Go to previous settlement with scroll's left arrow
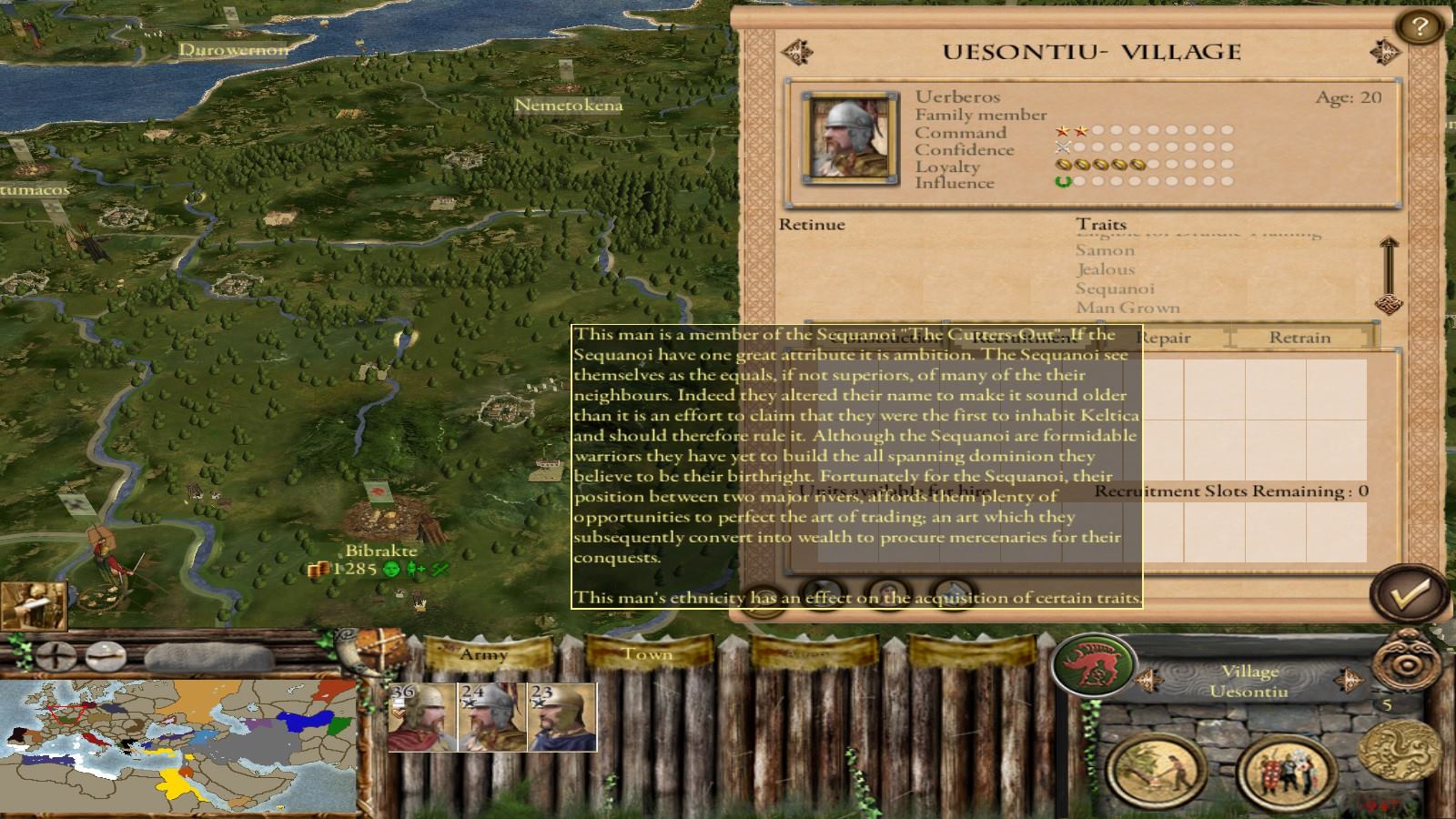The height and width of the screenshot is (819, 1456). [x=797, y=52]
